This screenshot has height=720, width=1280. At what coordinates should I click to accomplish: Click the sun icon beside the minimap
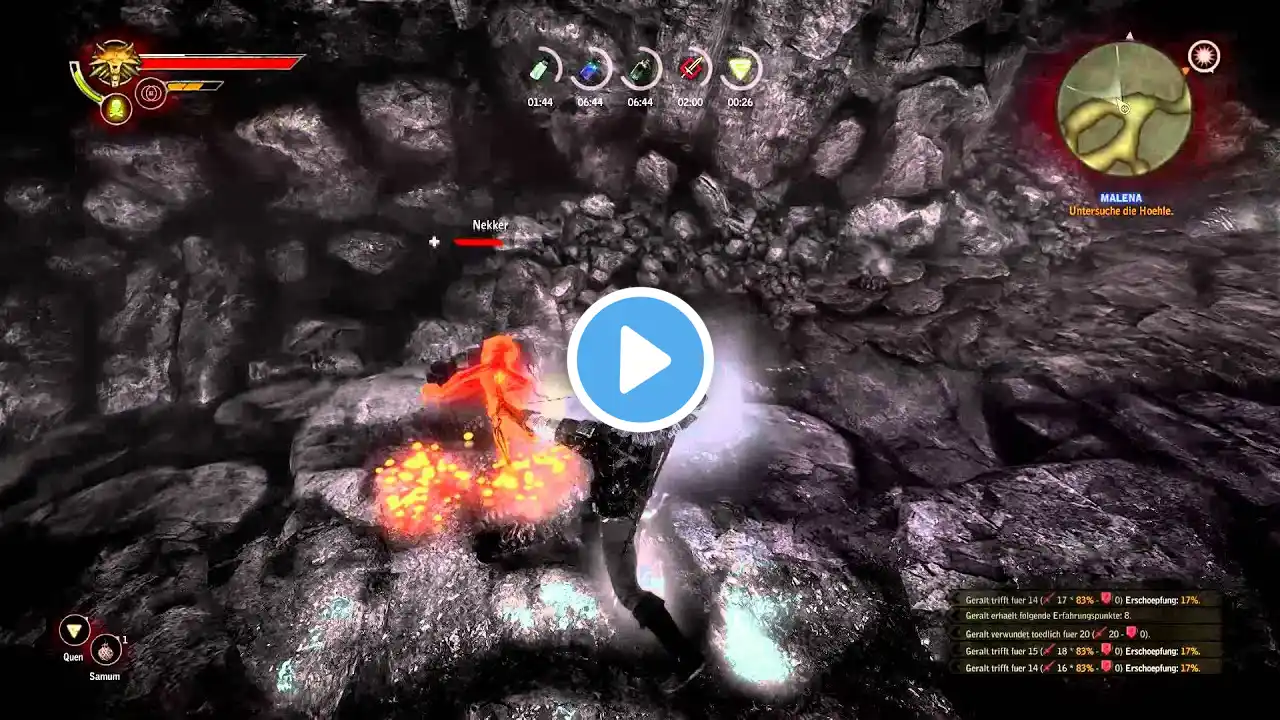[1204, 56]
